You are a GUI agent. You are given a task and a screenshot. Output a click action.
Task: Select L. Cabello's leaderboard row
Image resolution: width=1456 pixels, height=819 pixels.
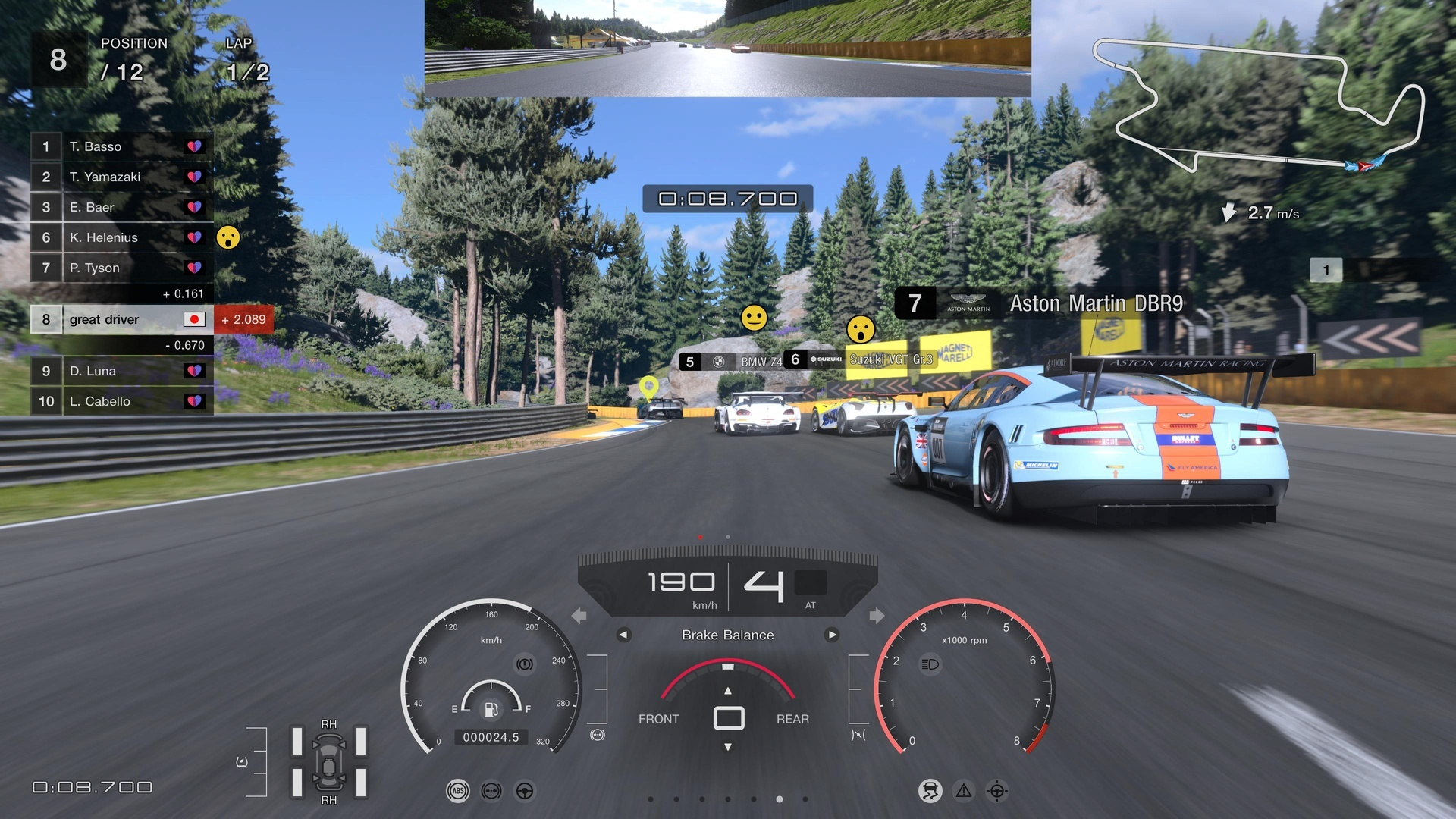point(121,401)
